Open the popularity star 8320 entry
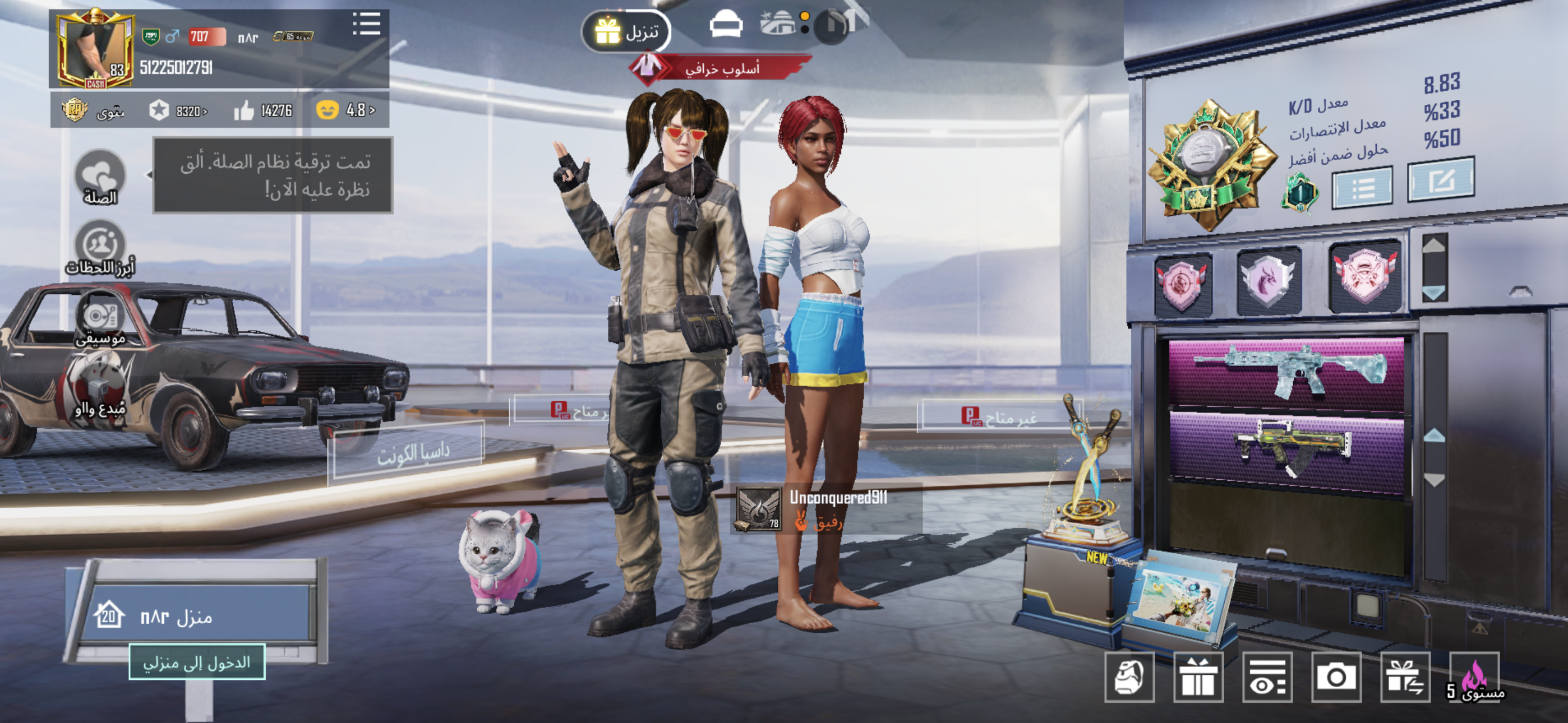 click(x=178, y=111)
